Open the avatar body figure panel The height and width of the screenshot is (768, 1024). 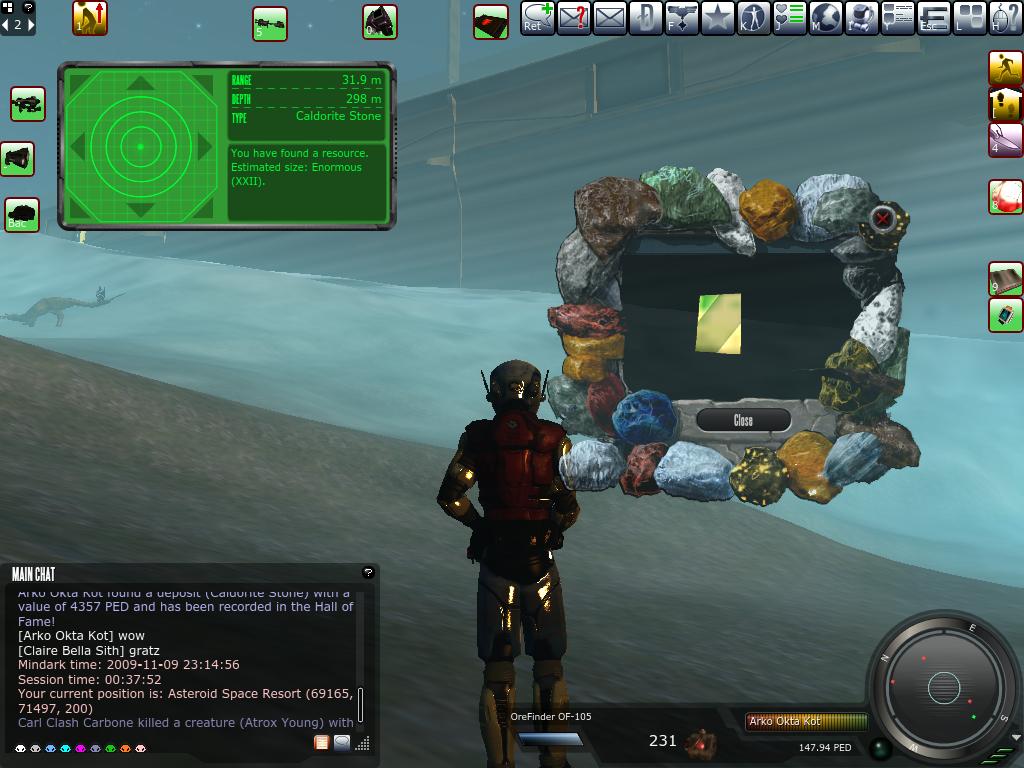[x=753, y=18]
